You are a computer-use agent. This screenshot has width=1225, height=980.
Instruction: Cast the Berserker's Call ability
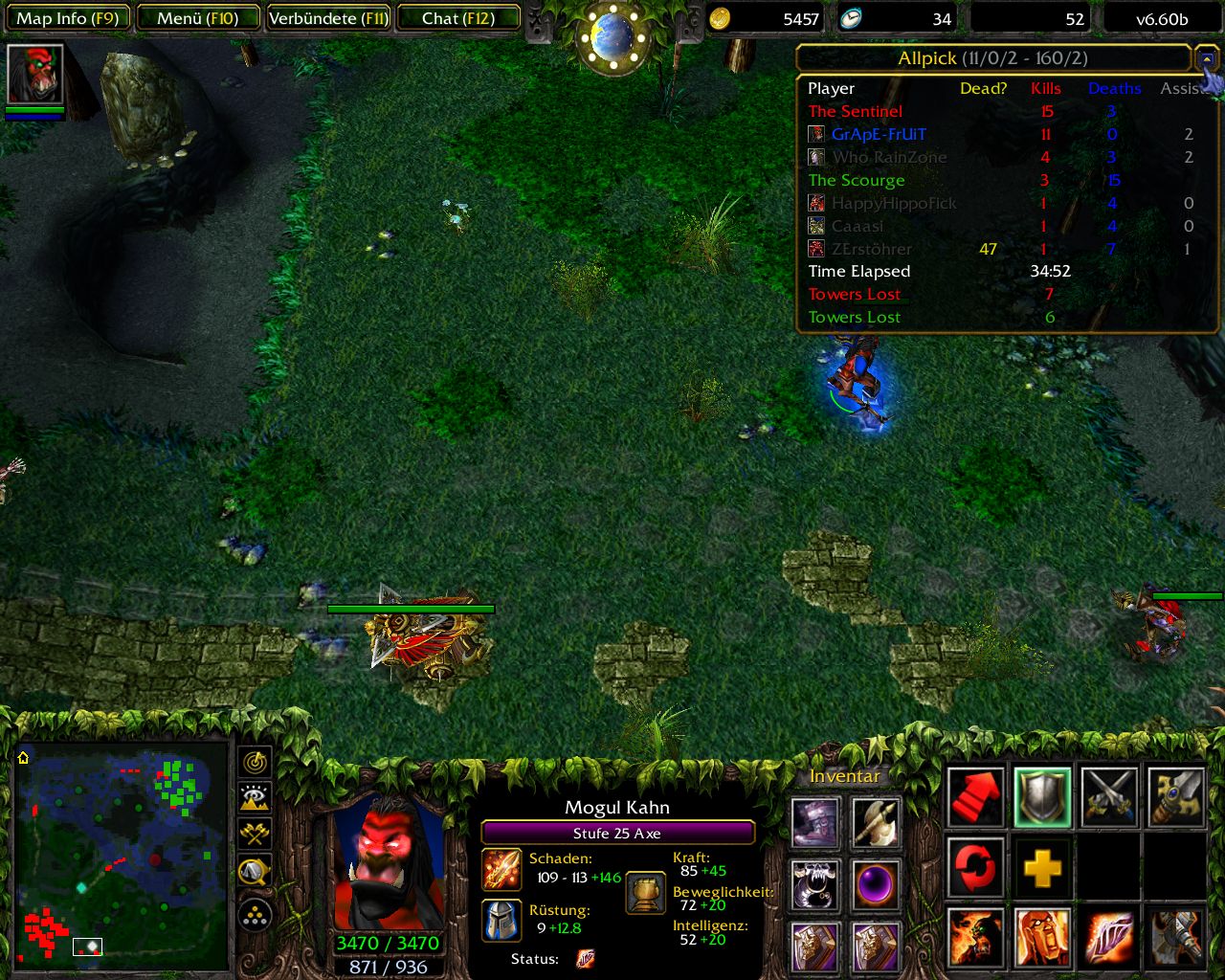[975, 938]
